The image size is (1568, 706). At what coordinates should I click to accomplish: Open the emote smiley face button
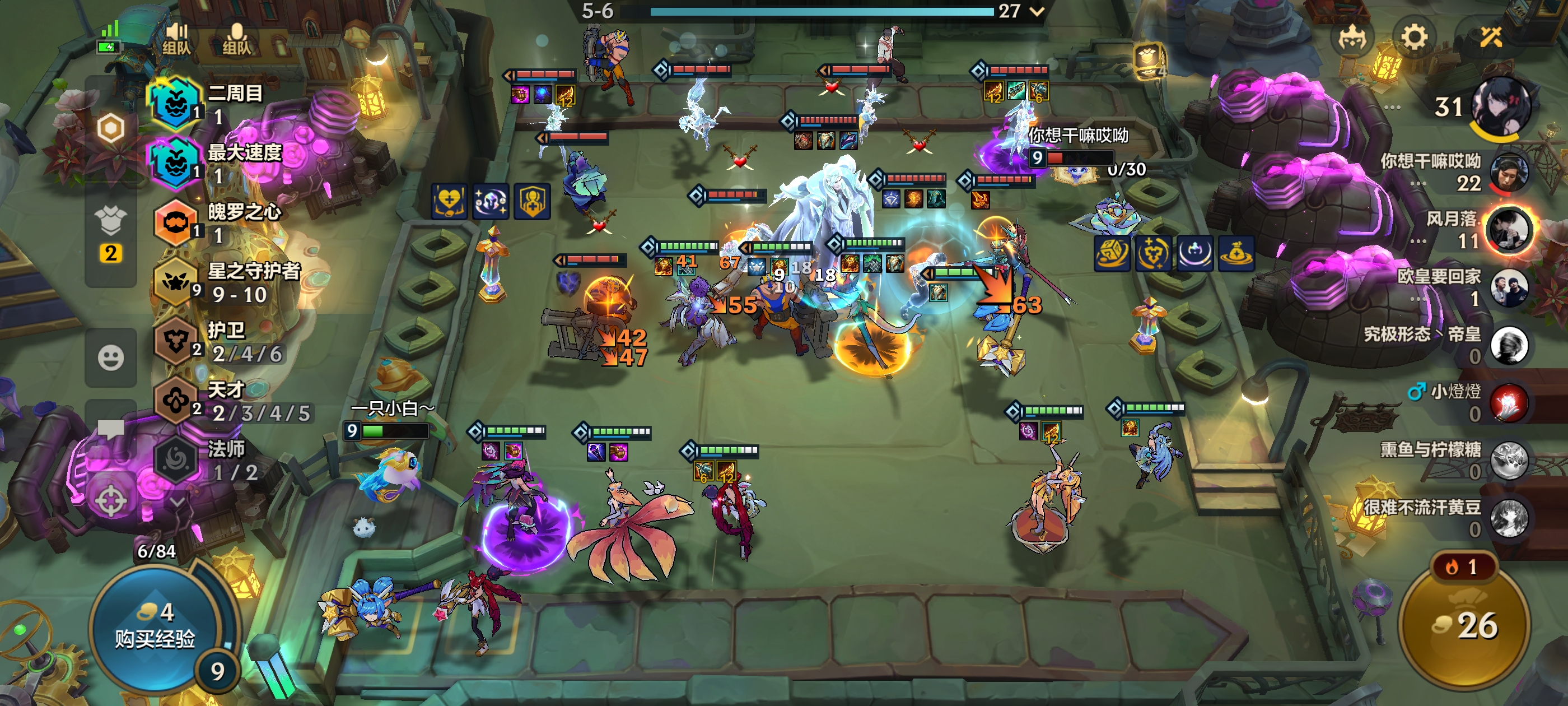(x=111, y=357)
